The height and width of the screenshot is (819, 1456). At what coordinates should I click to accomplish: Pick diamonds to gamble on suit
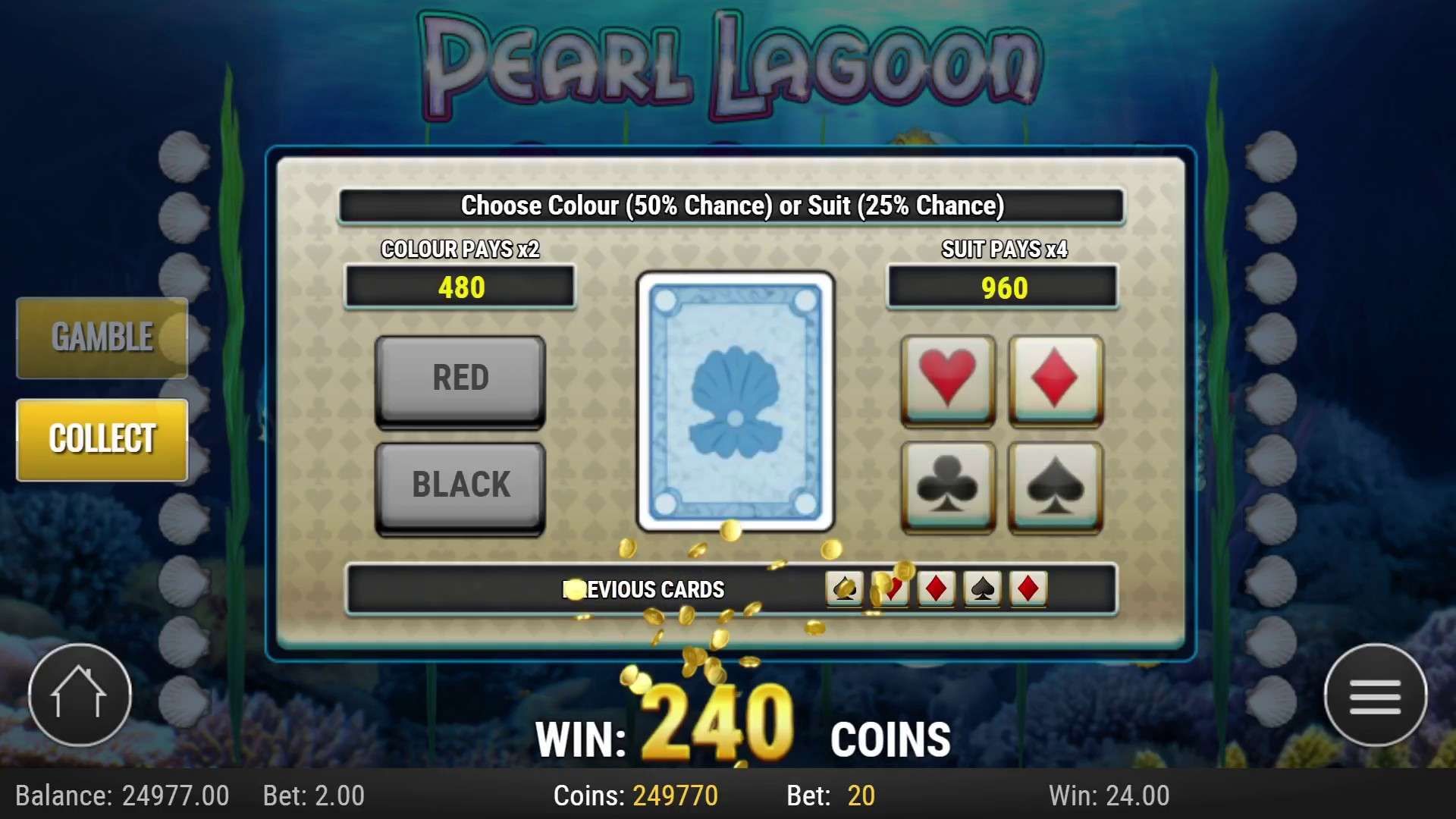[x=1054, y=381]
